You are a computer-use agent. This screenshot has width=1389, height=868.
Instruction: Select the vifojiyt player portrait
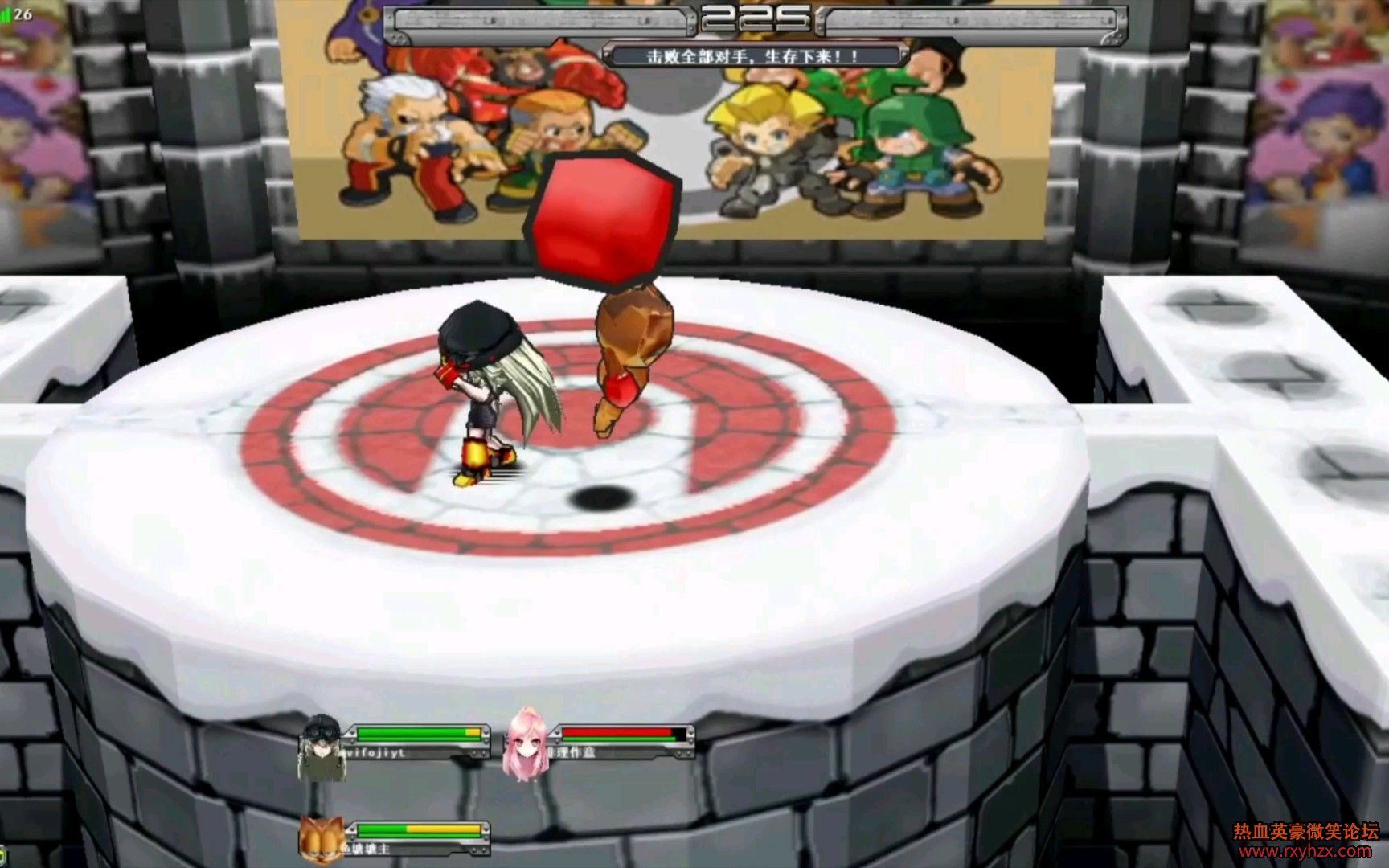click(322, 747)
